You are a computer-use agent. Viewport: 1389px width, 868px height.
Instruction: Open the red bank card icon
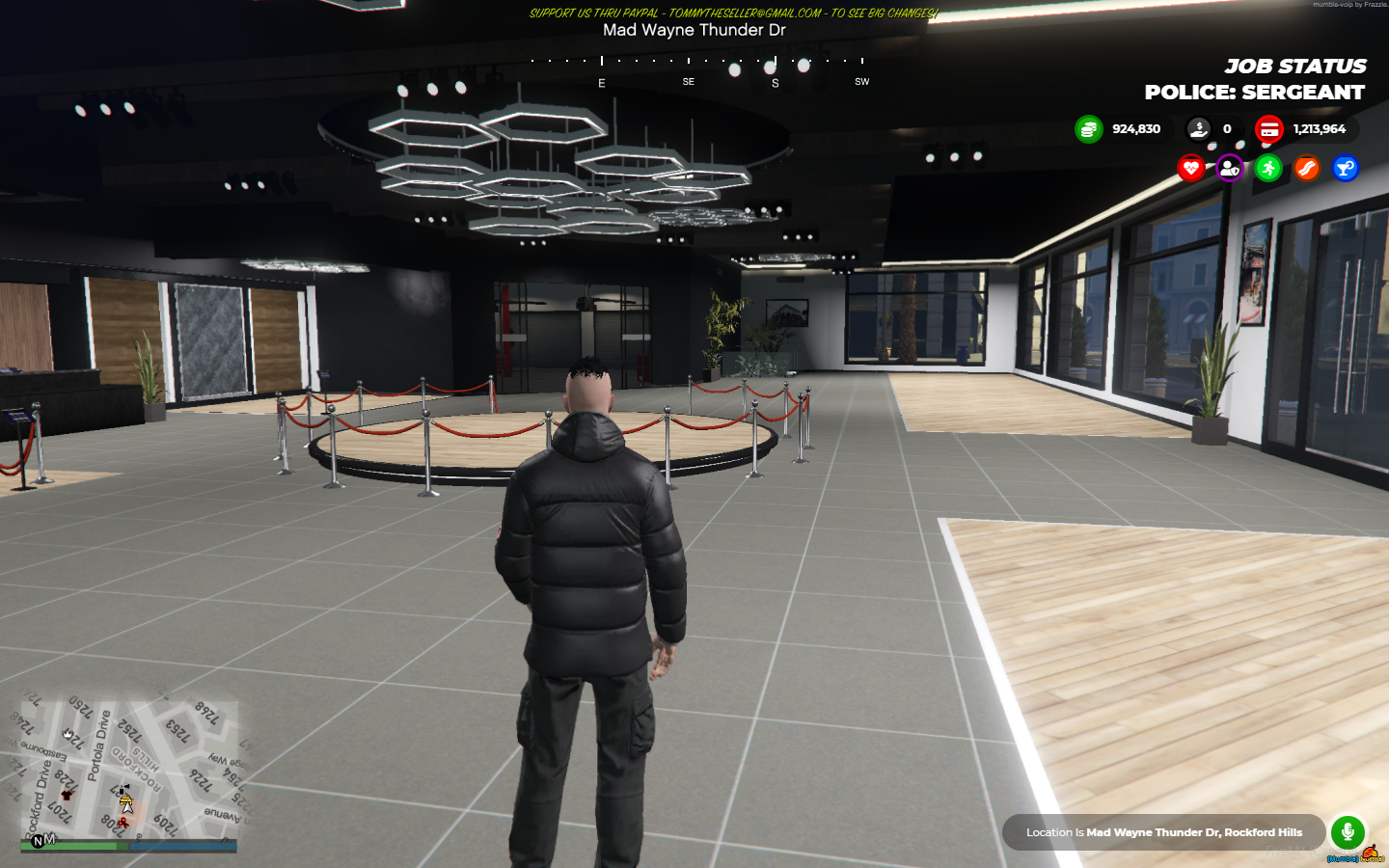(x=1268, y=129)
